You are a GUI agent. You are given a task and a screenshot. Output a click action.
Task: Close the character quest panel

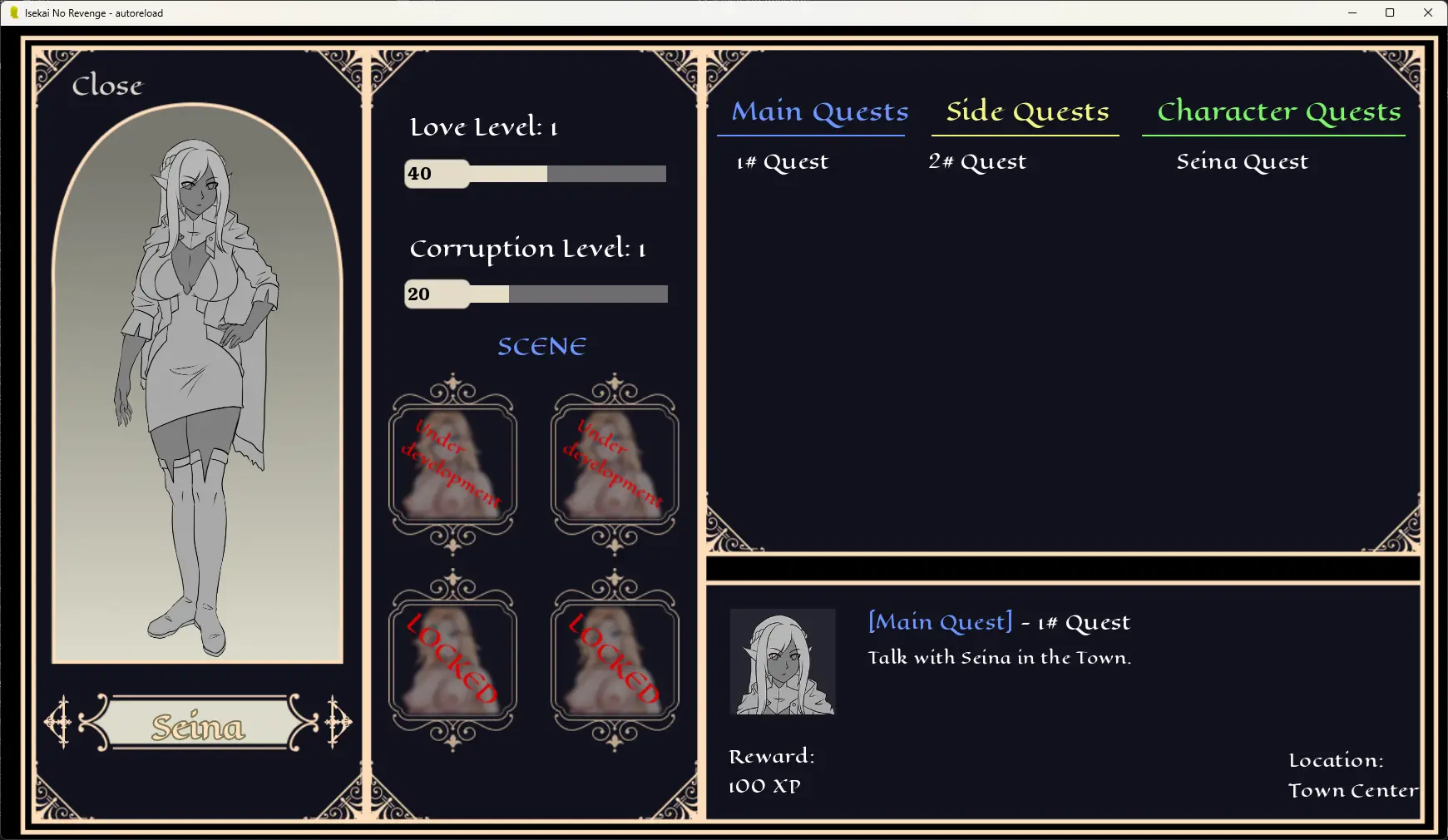coord(107,86)
